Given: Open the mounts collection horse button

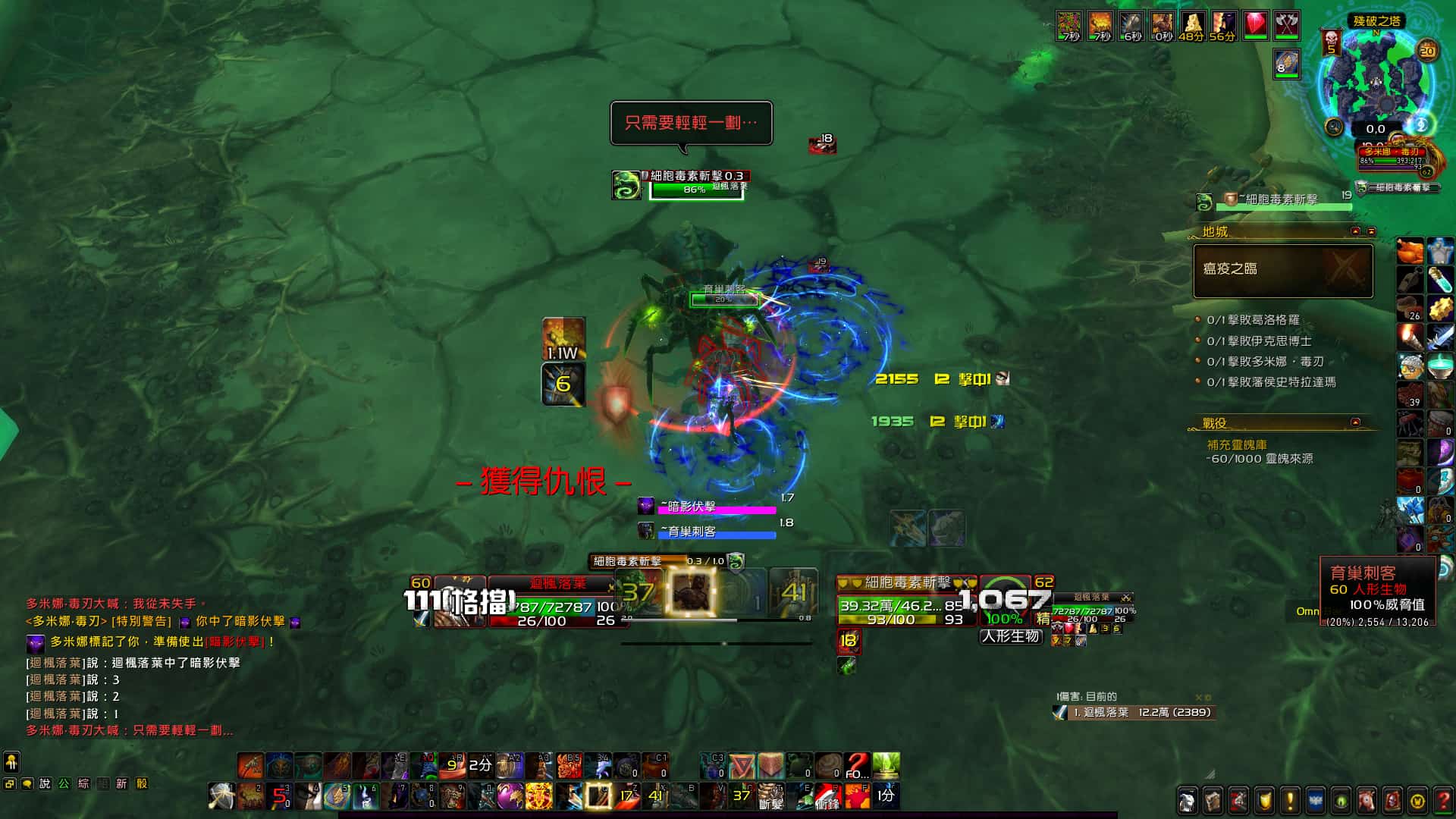Looking at the screenshot, I should pos(1367,800).
